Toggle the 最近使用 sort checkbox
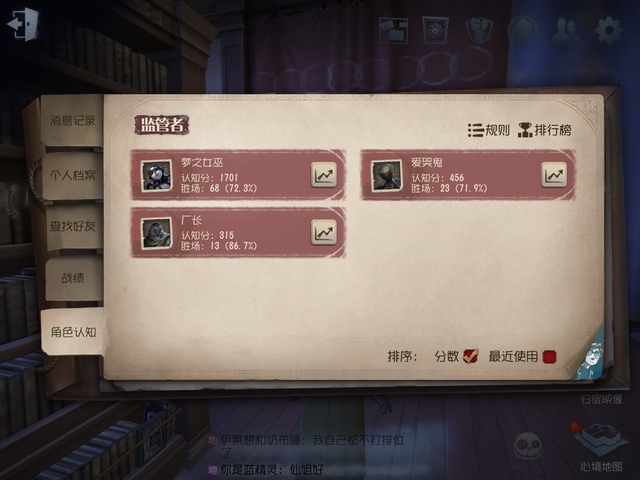This screenshot has width=640, height=480. pyautogui.click(x=549, y=356)
